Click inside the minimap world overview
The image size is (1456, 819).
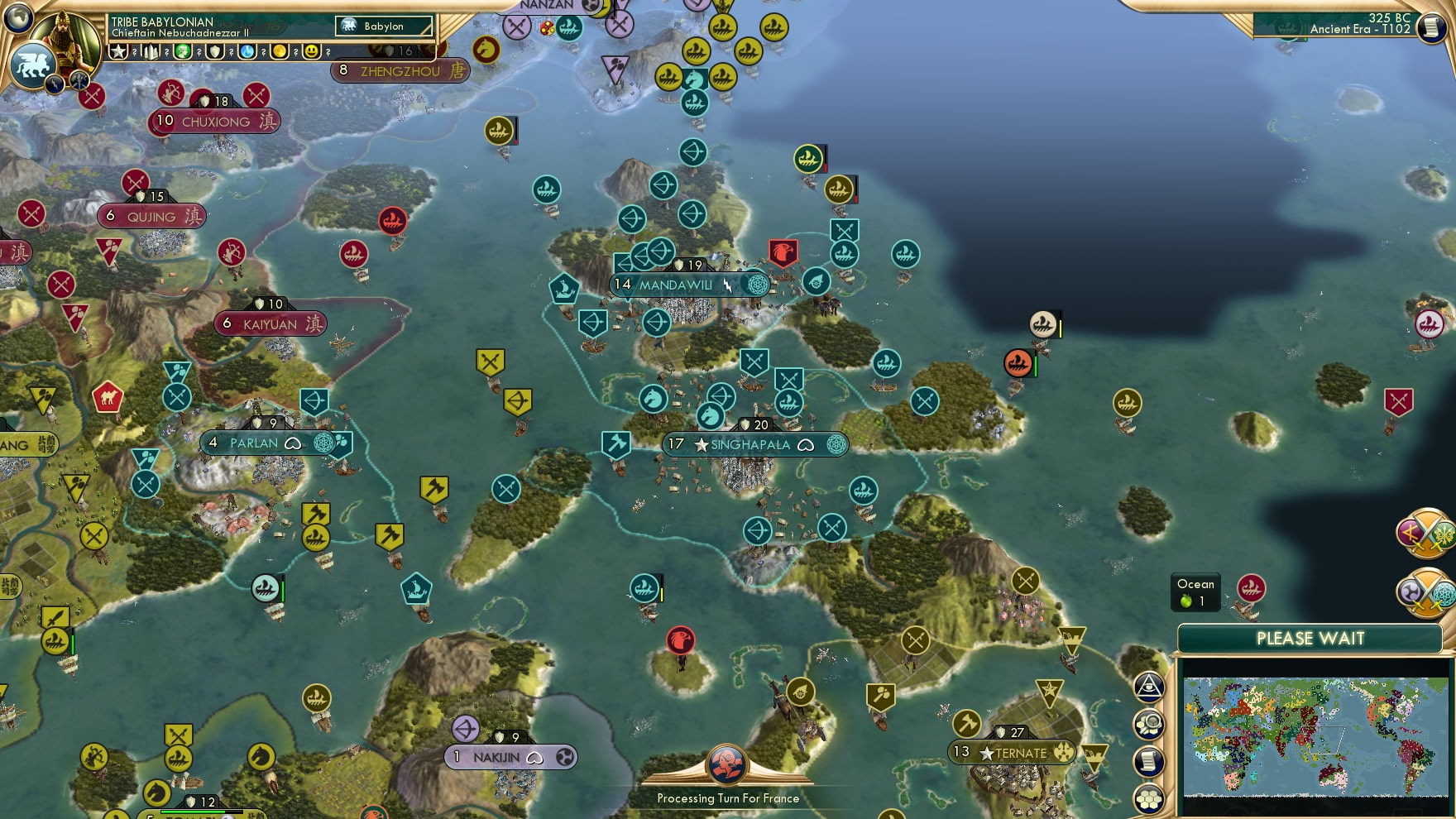coord(1315,736)
